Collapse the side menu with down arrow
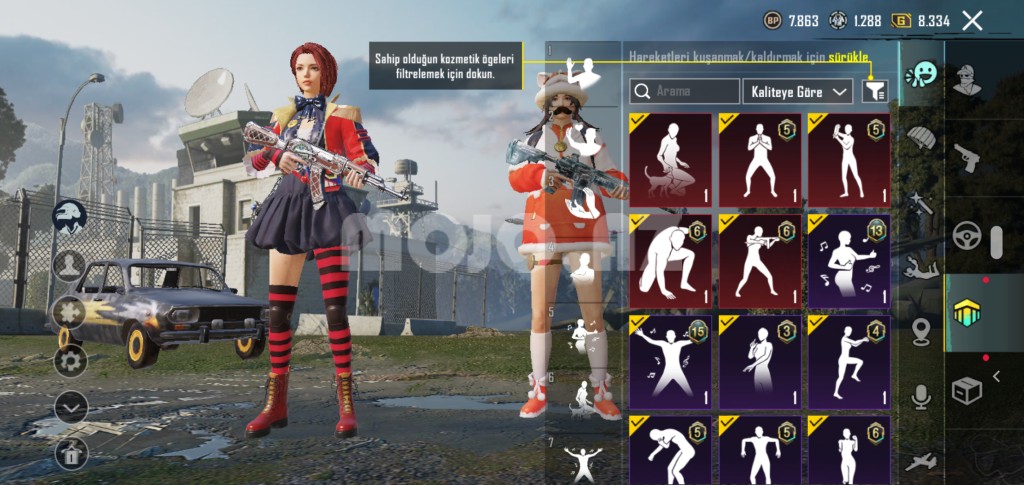 pyautogui.click(x=70, y=407)
